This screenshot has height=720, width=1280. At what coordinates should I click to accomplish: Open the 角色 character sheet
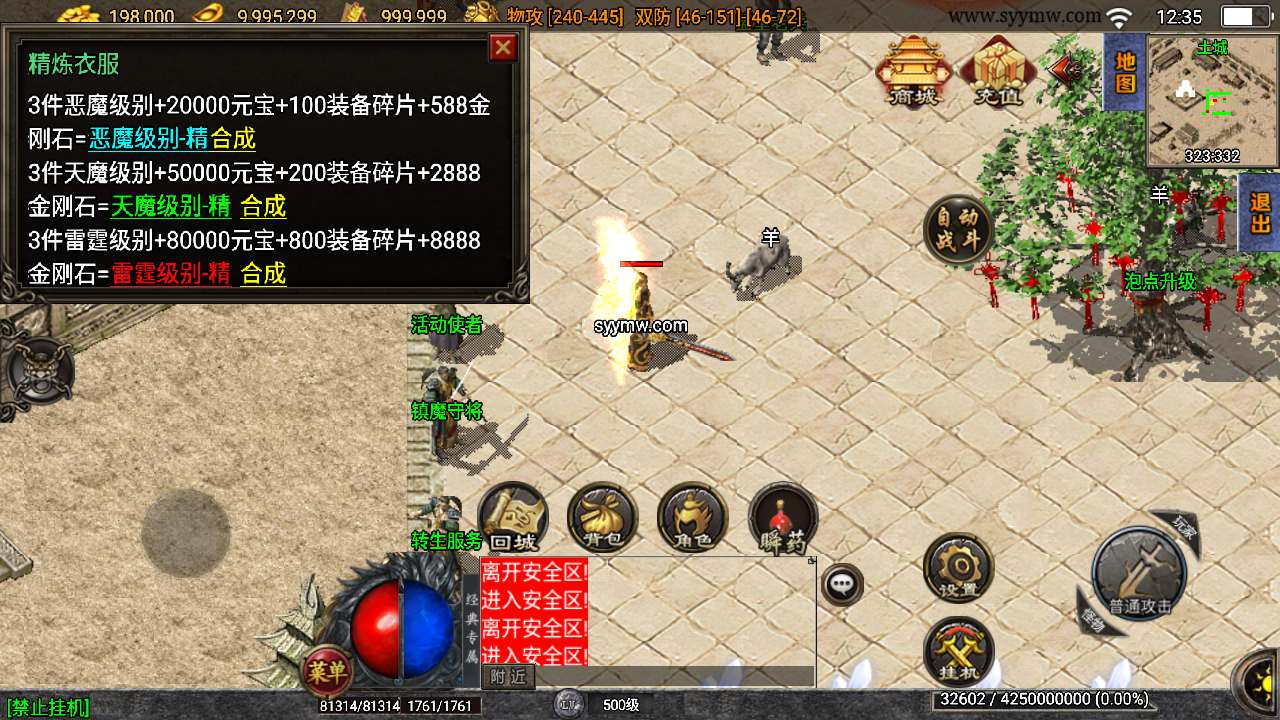(692, 517)
